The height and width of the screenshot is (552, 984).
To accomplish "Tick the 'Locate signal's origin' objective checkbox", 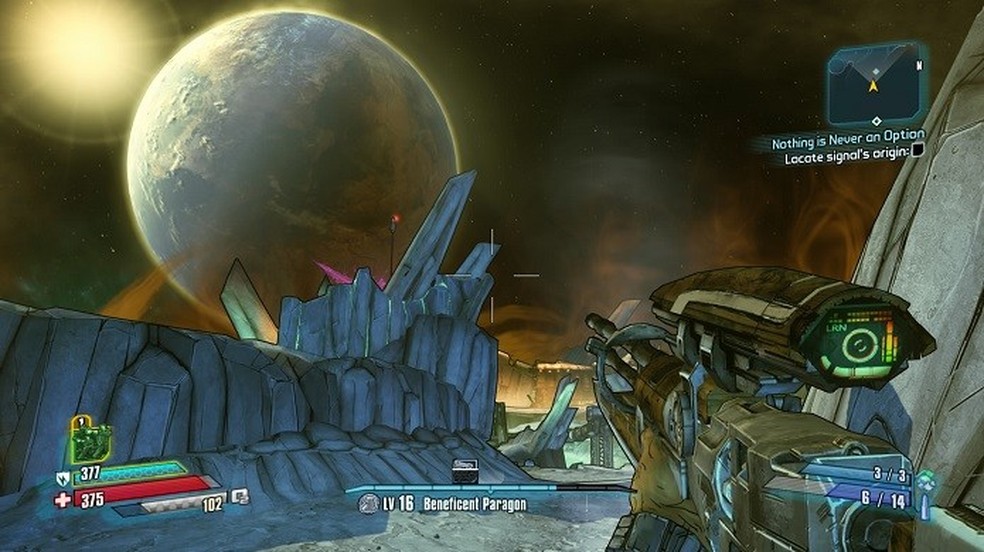I will coord(918,150).
